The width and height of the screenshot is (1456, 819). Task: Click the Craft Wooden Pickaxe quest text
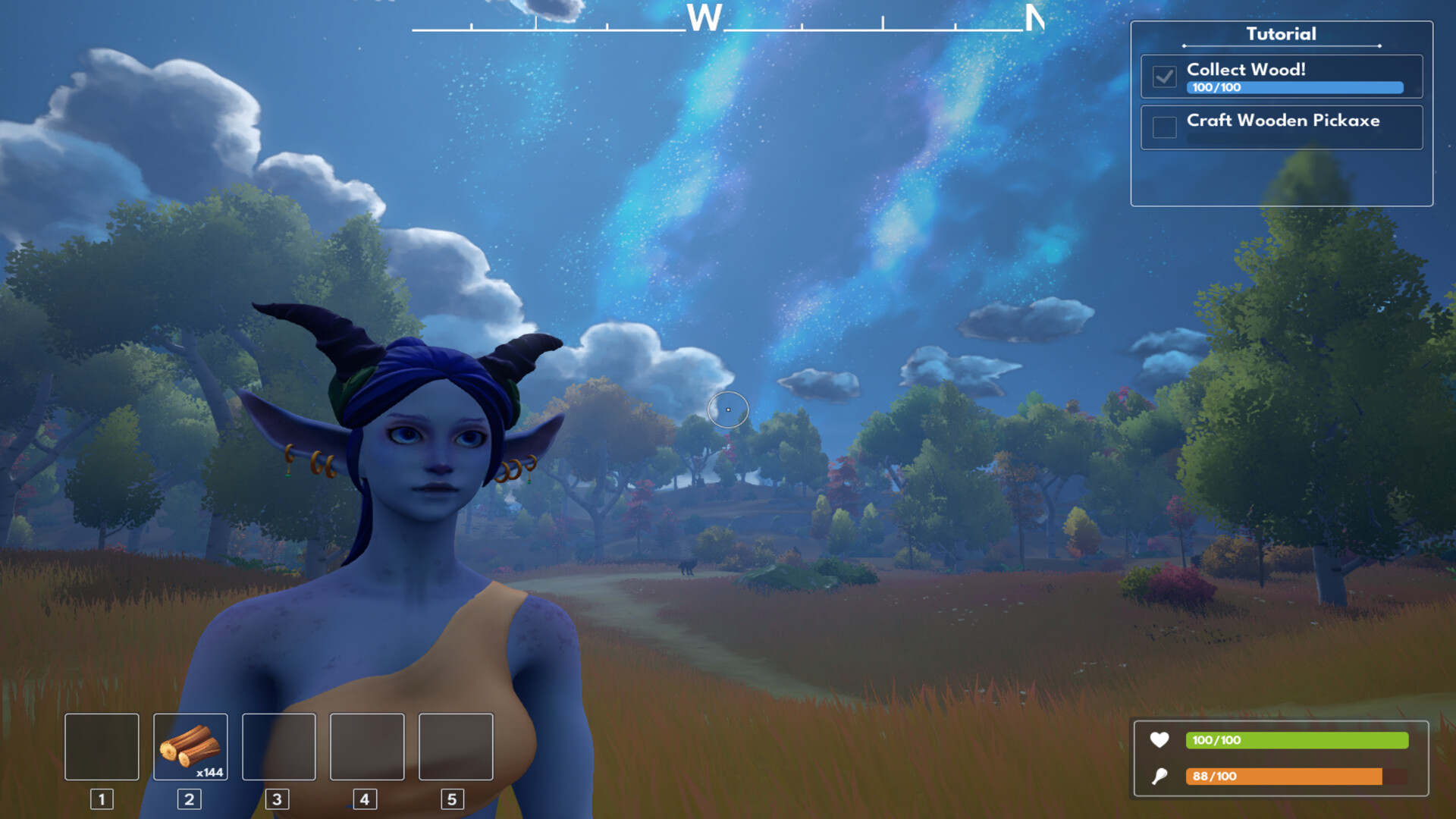[1282, 120]
